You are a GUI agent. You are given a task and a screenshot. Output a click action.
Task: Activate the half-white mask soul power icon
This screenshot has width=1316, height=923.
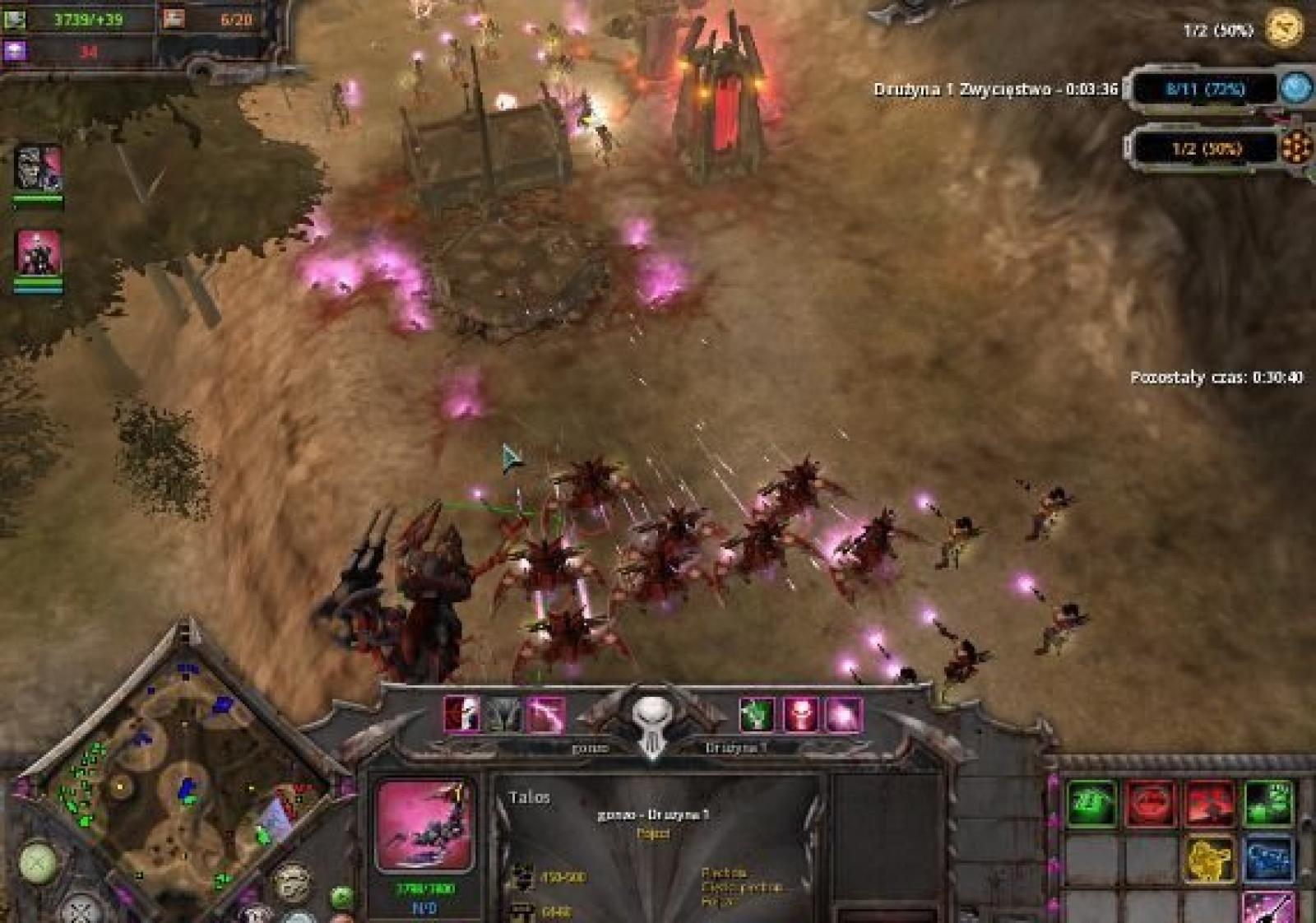pos(461,714)
